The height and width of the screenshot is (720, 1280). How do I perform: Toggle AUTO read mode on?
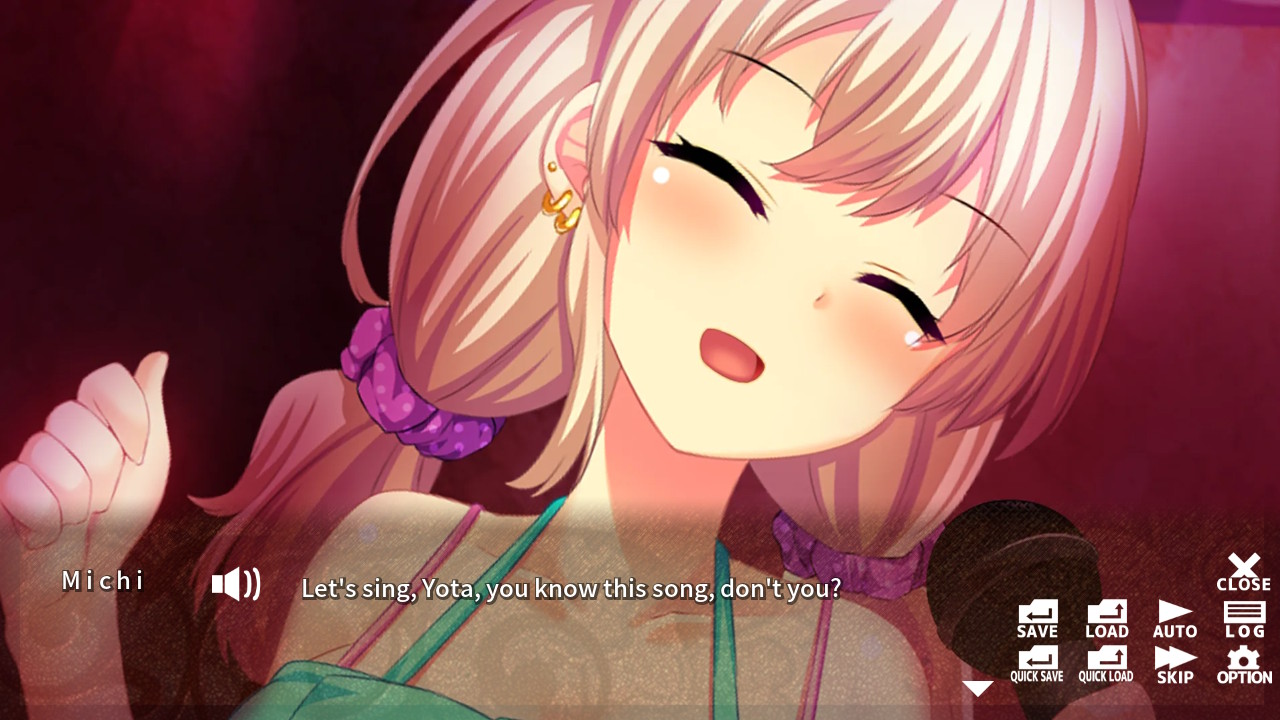click(1175, 614)
